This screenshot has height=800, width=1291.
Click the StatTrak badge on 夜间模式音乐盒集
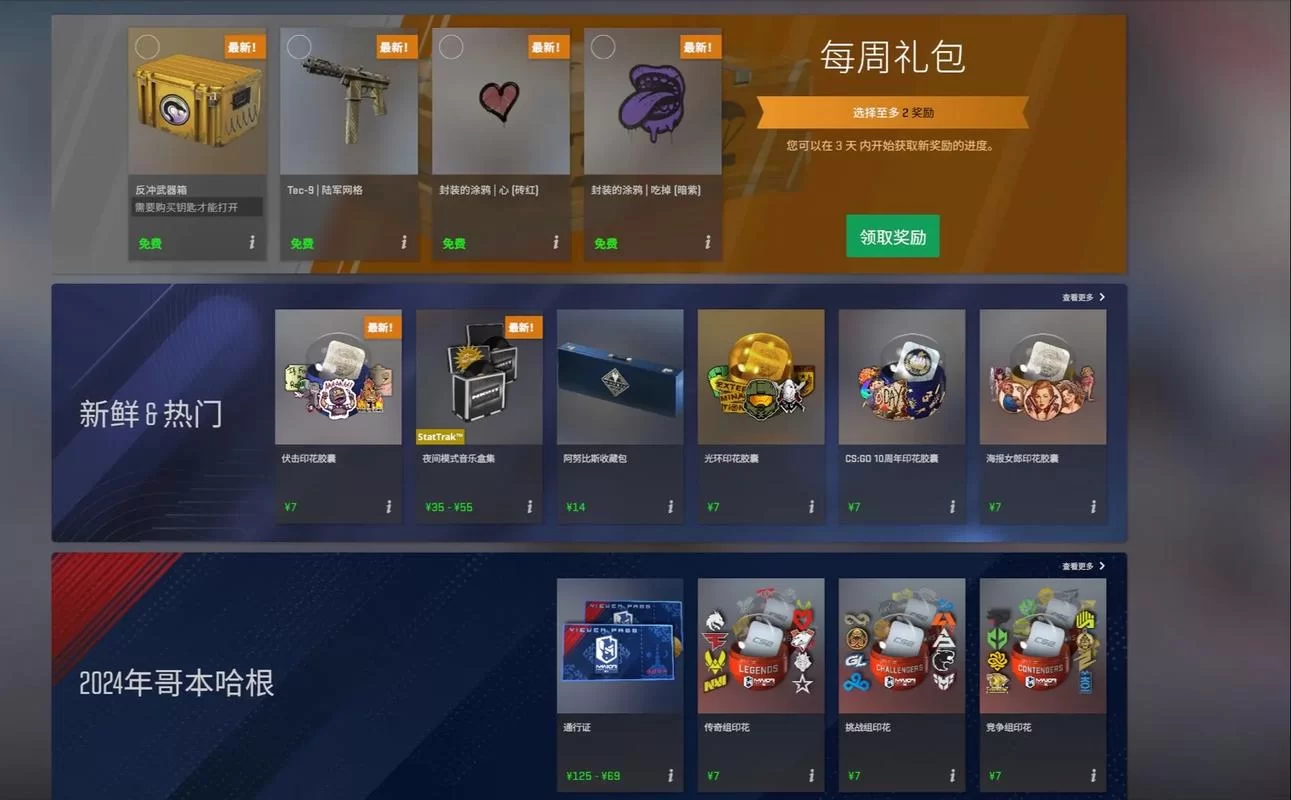438,436
